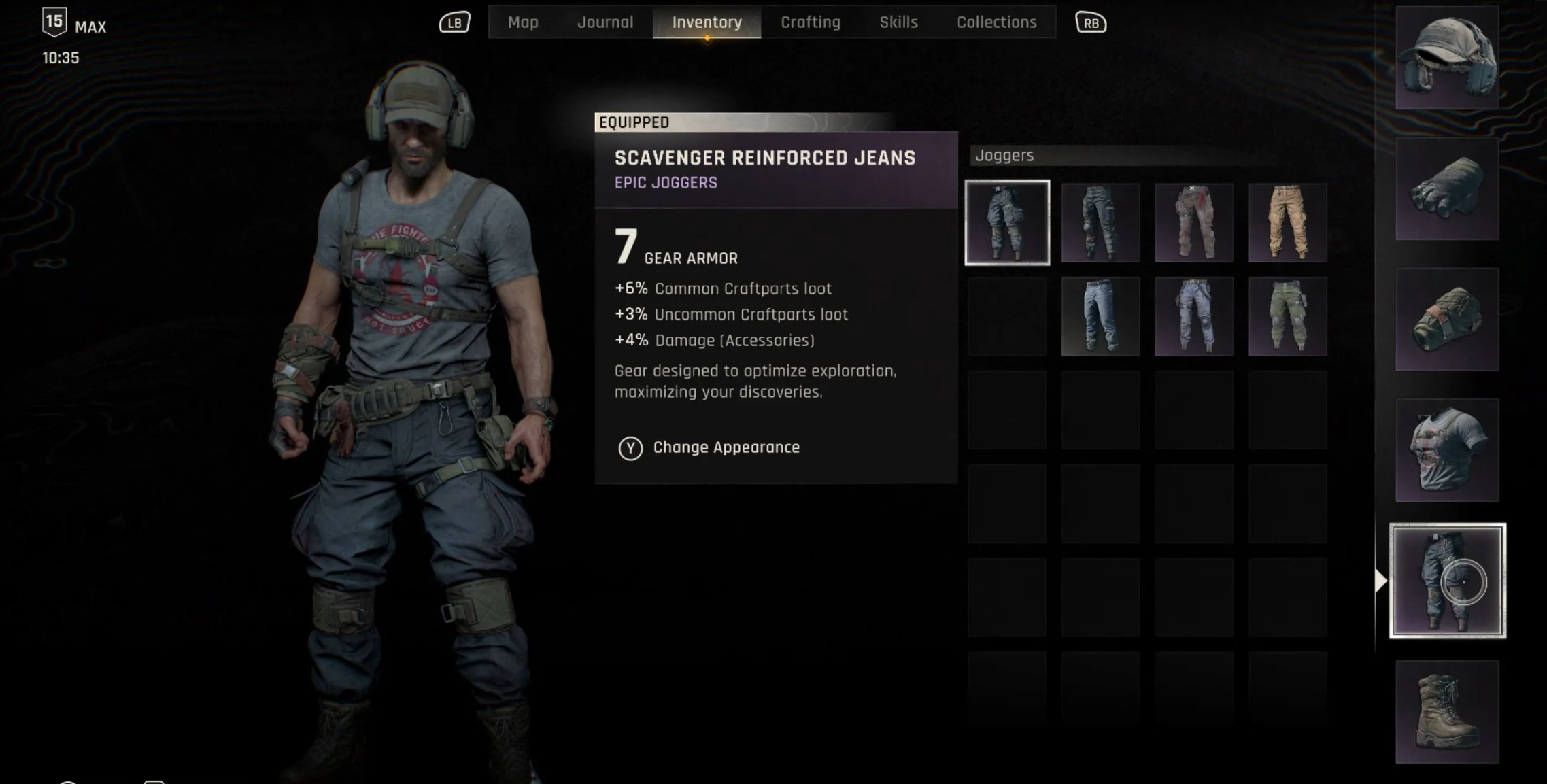
Task: Go to the Crafting tab
Action: click(x=810, y=22)
